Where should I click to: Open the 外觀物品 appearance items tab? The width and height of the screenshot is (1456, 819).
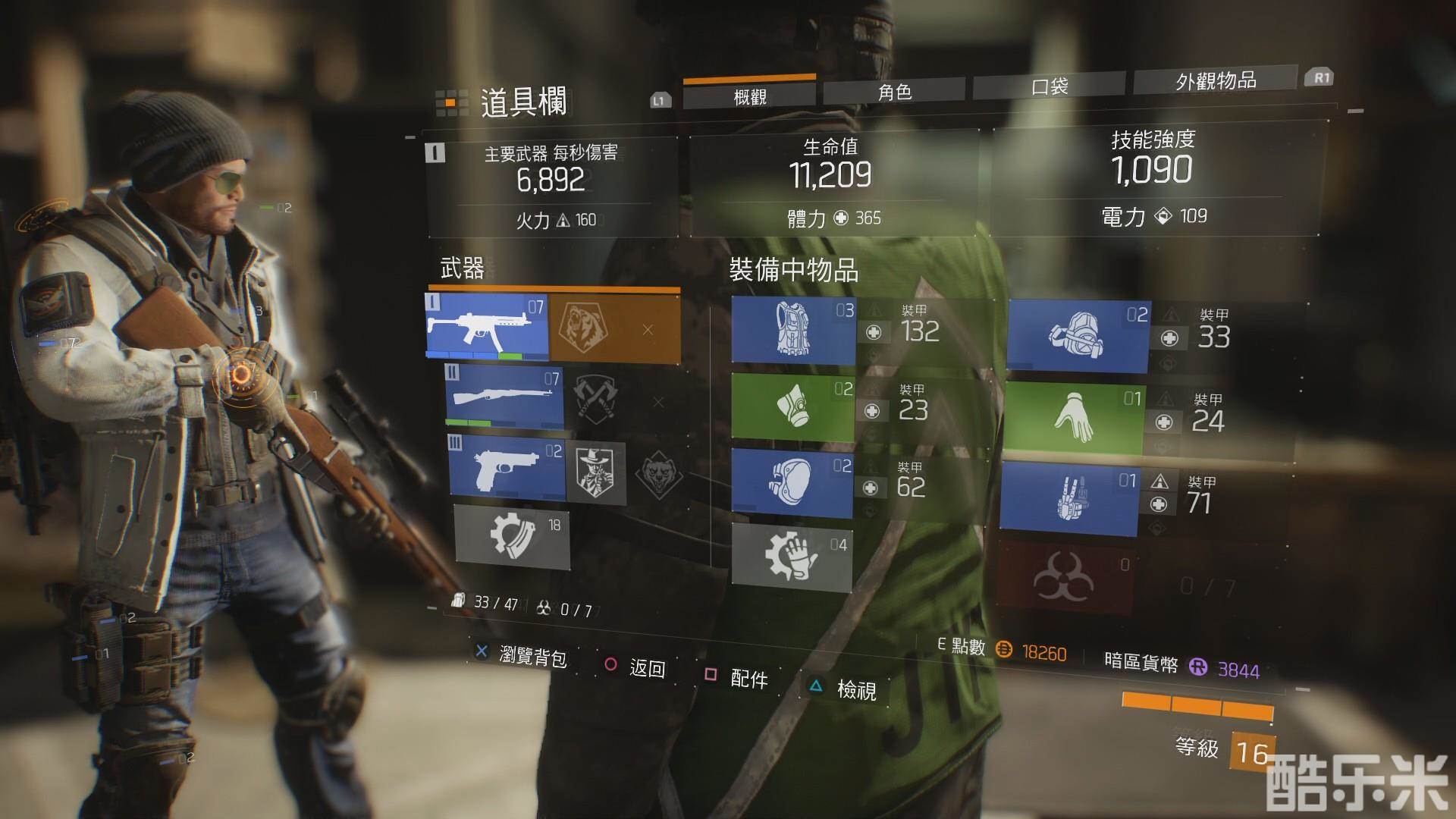point(1215,80)
